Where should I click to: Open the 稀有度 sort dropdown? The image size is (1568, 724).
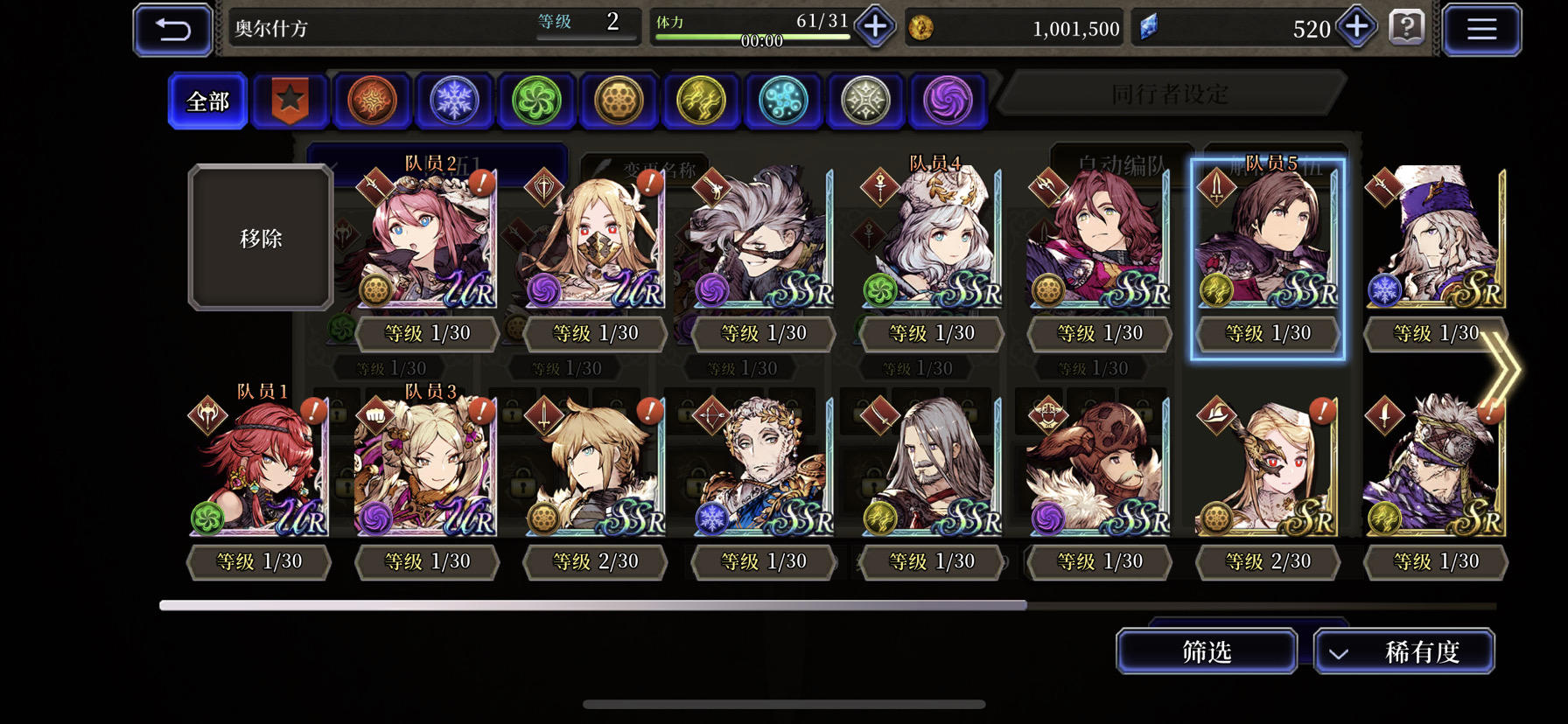[x=1404, y=651]
